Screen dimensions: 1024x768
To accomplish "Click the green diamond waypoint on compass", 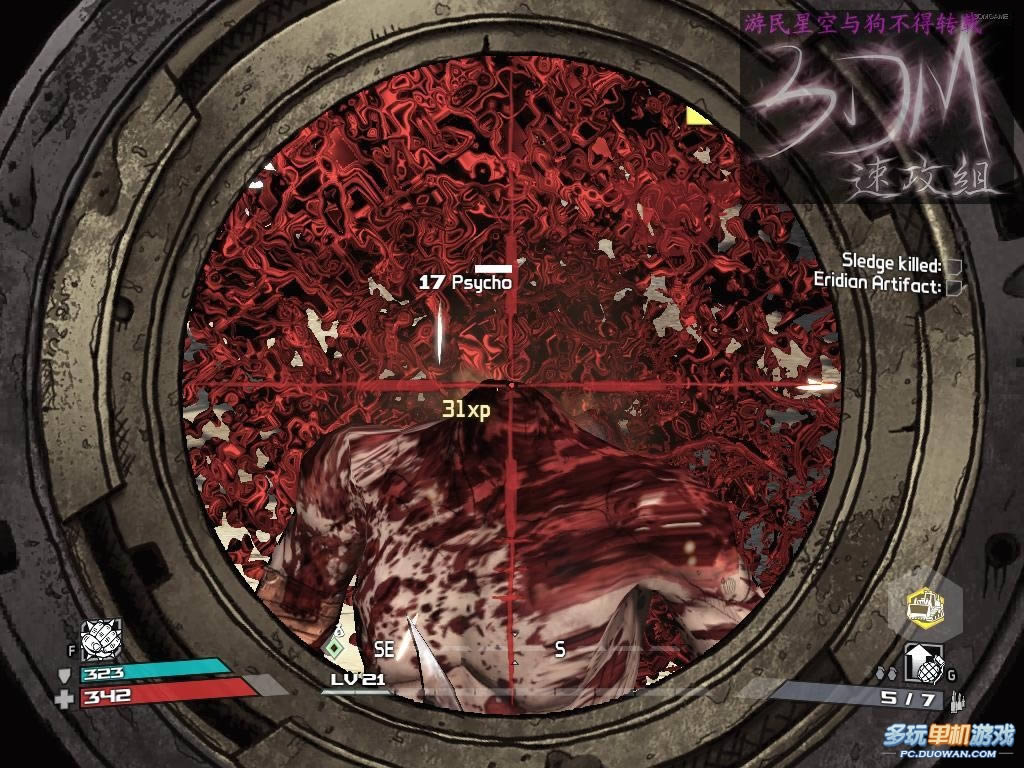I will (333, 648).
